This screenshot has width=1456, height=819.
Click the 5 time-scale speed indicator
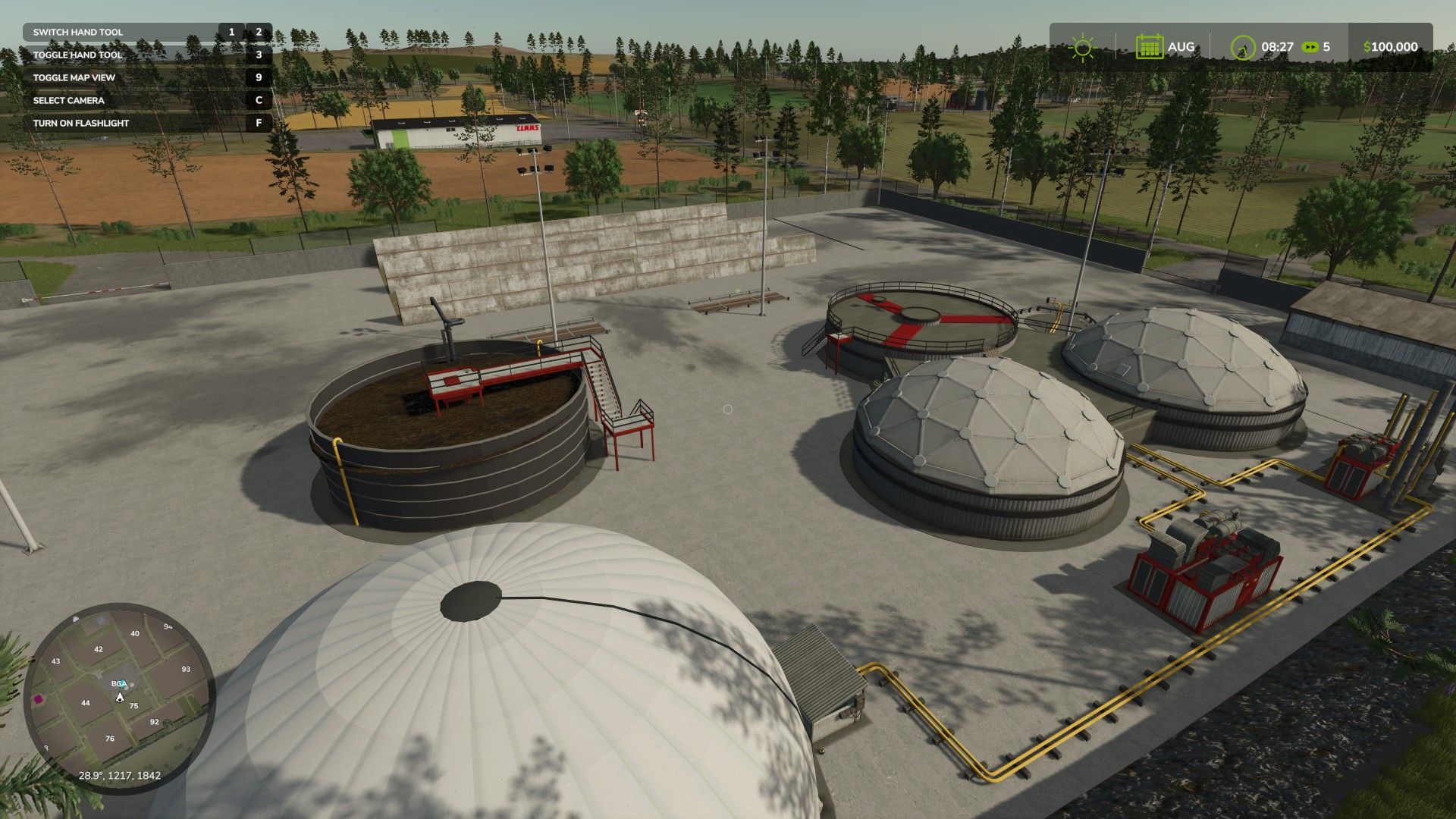[x=1327, y=45]
